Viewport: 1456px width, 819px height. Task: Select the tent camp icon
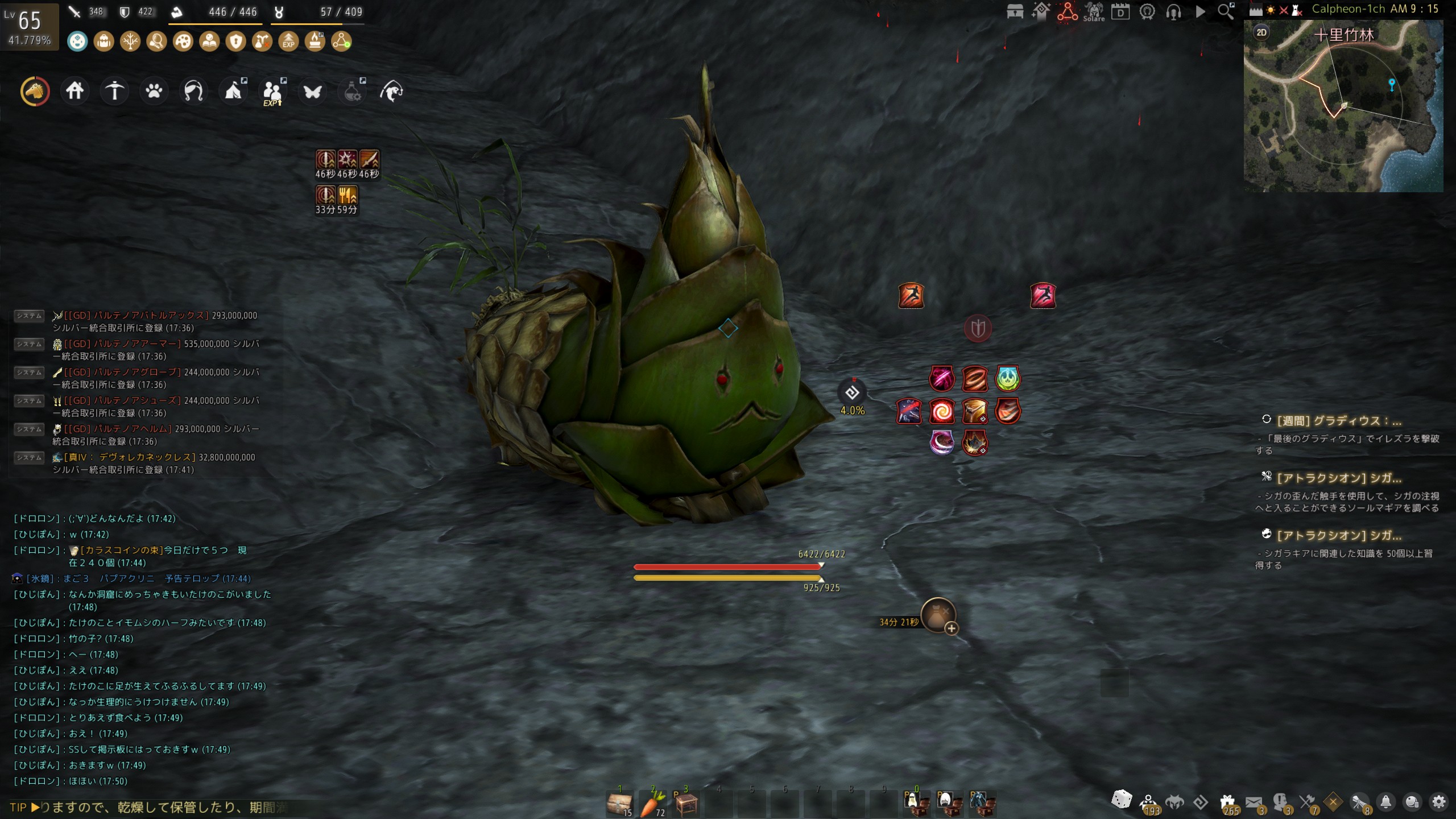pyautogui.click(x=234, y=91)
